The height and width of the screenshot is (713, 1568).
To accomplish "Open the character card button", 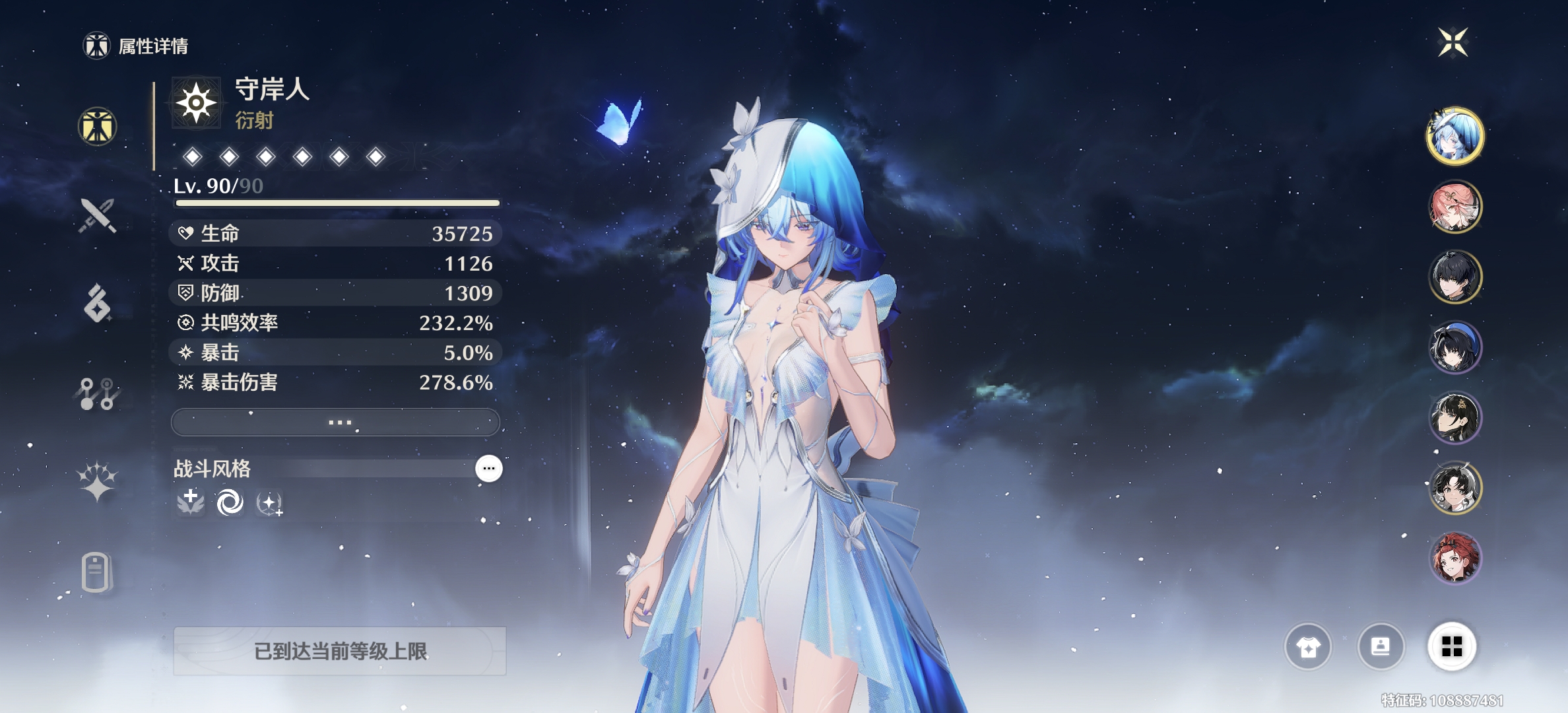I will (1381, 647).
